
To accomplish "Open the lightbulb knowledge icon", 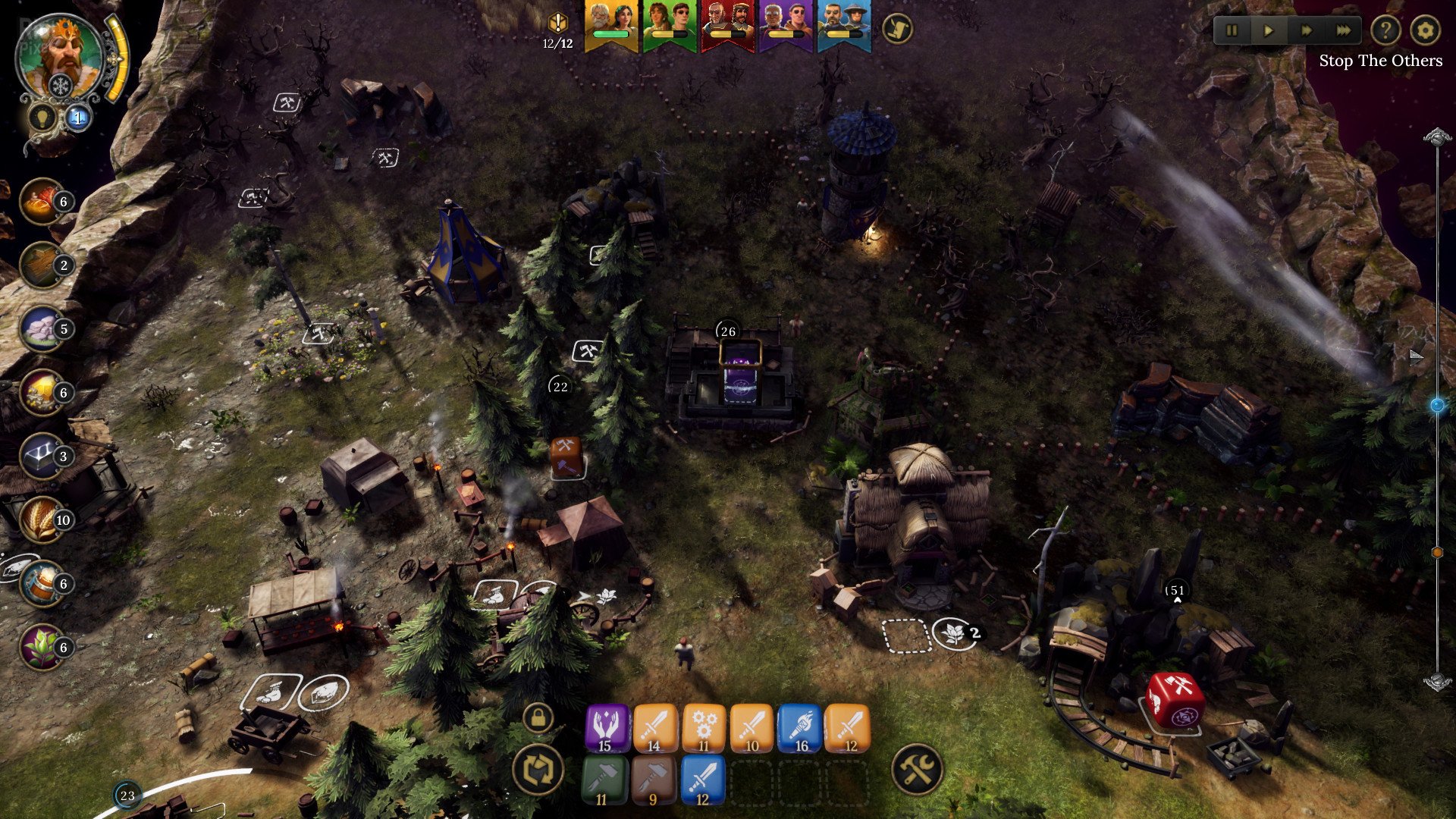I will (x=39, y=118).
